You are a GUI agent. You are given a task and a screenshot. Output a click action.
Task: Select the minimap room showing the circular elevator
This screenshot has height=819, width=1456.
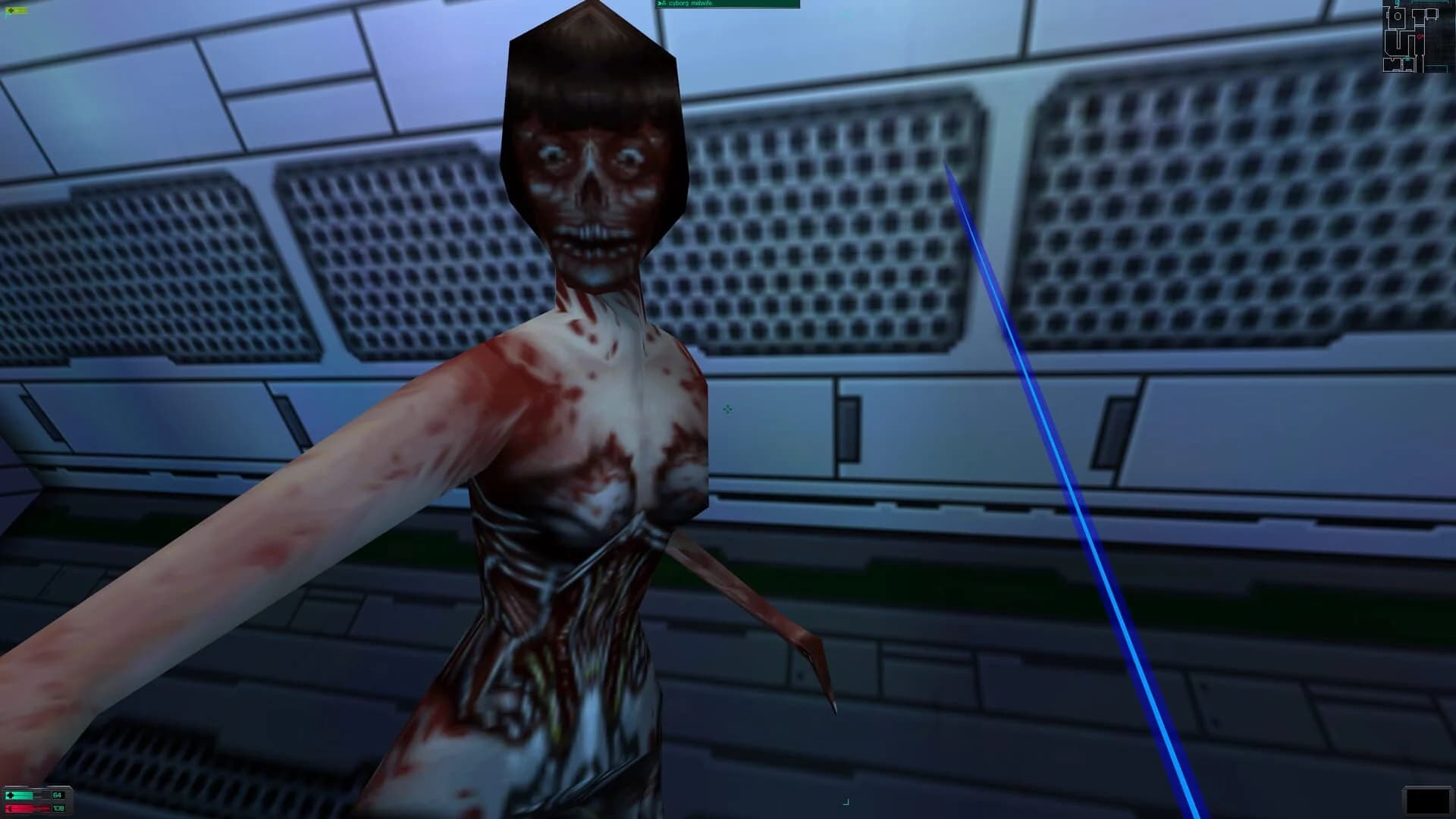click(1398, 17)
